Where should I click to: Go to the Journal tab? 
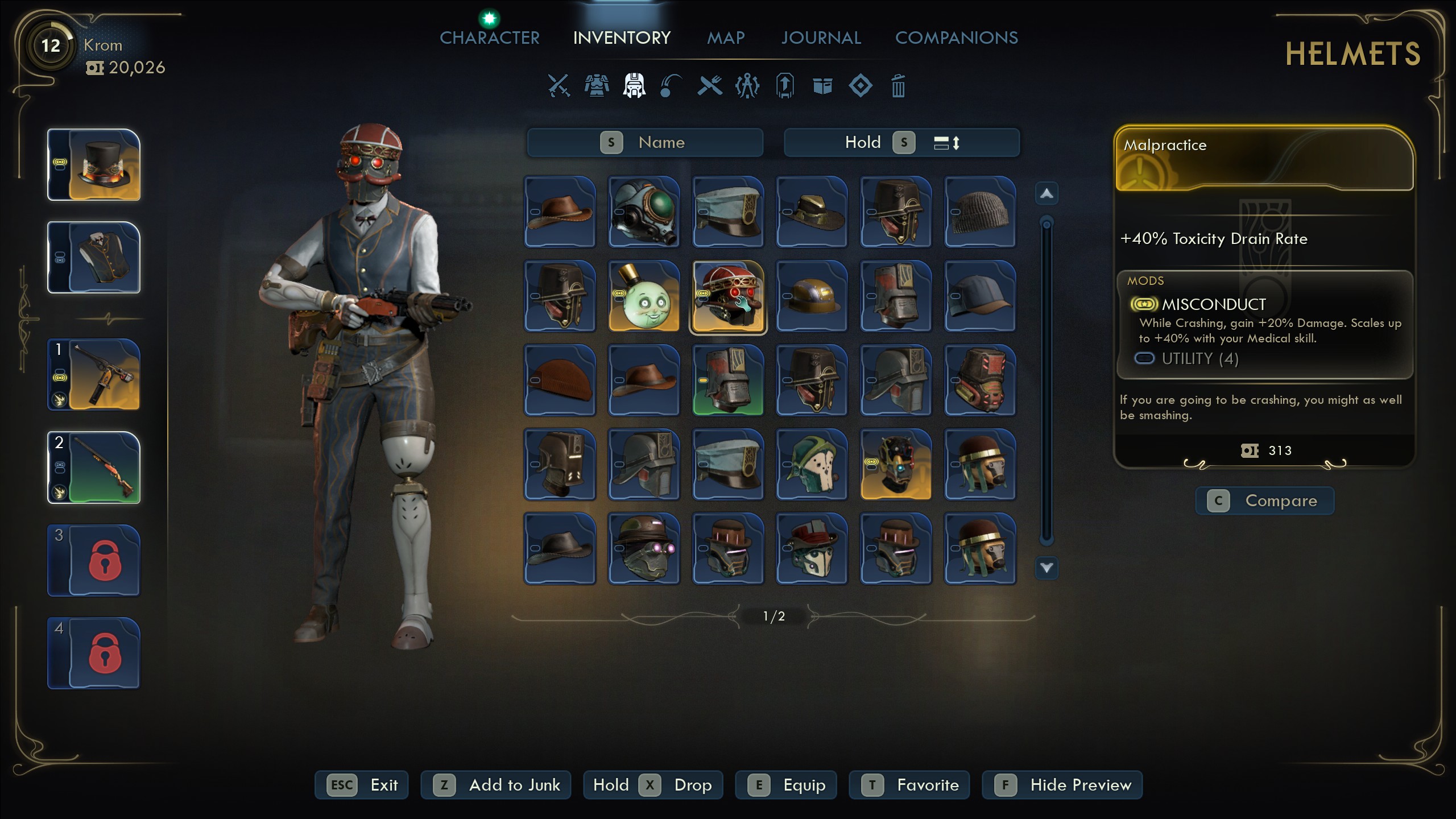coord(821,38)
